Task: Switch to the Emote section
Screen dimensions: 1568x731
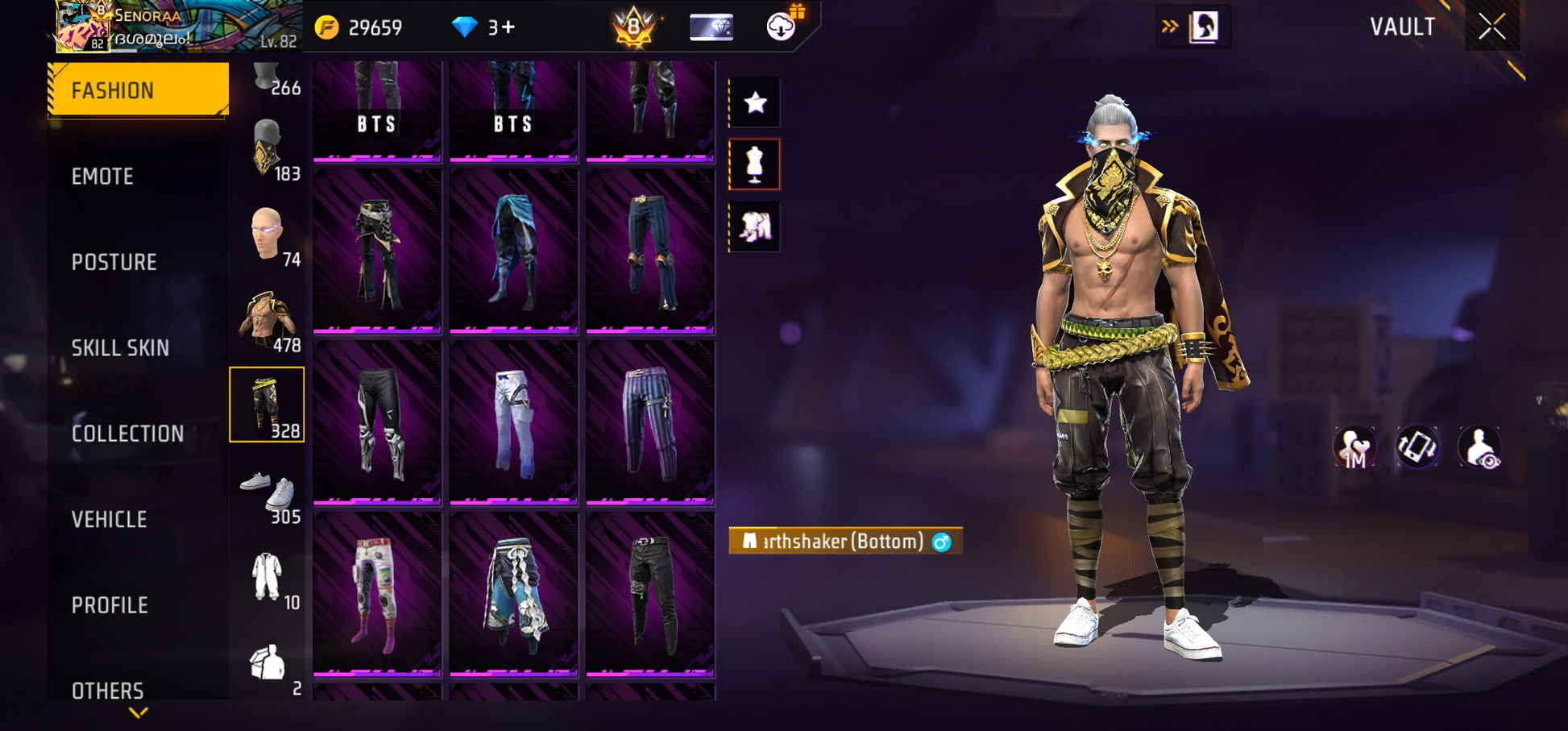Action: pyautogui.click(x=102, y=177)
